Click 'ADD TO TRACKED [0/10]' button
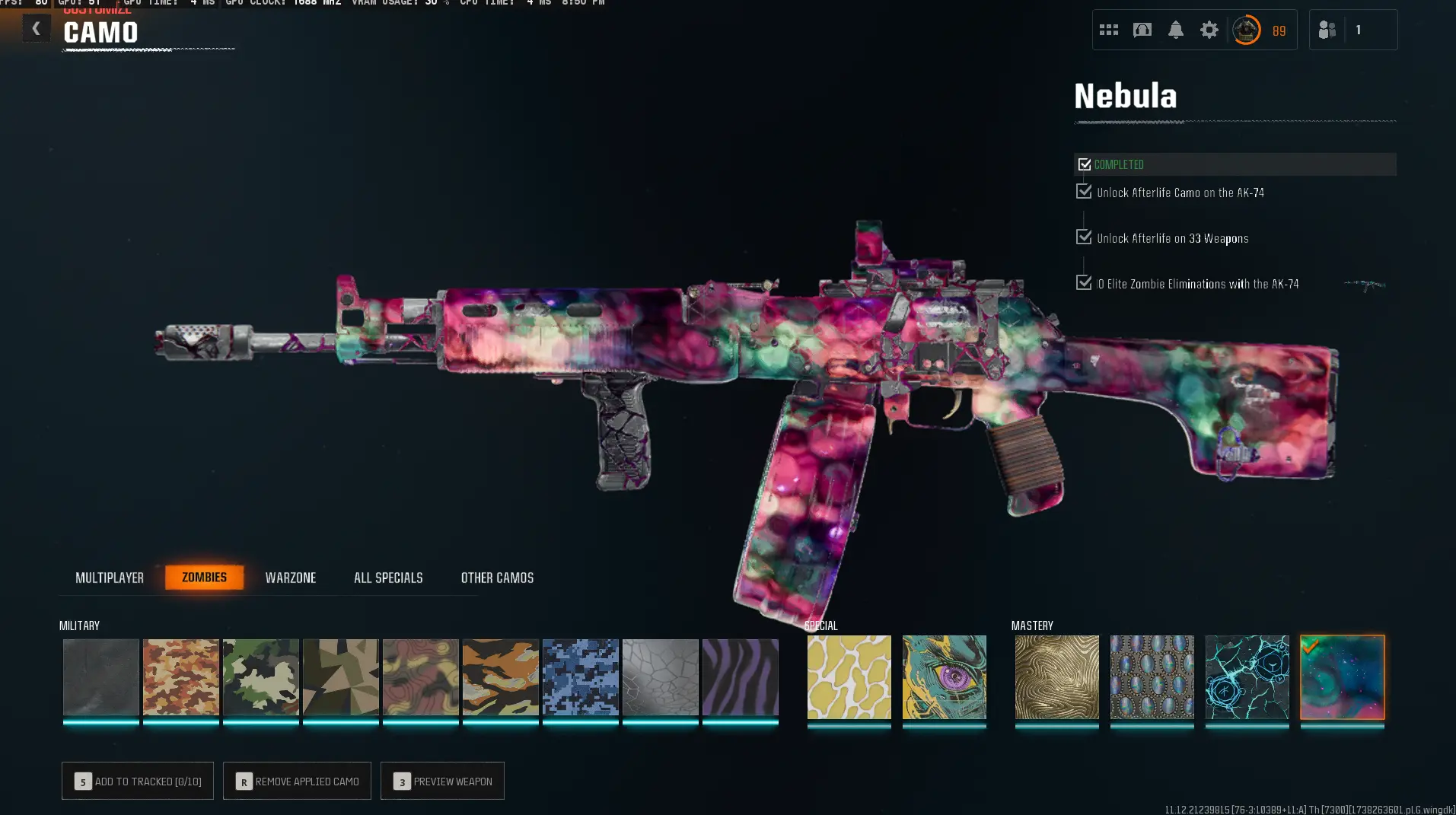 point(137,781)
